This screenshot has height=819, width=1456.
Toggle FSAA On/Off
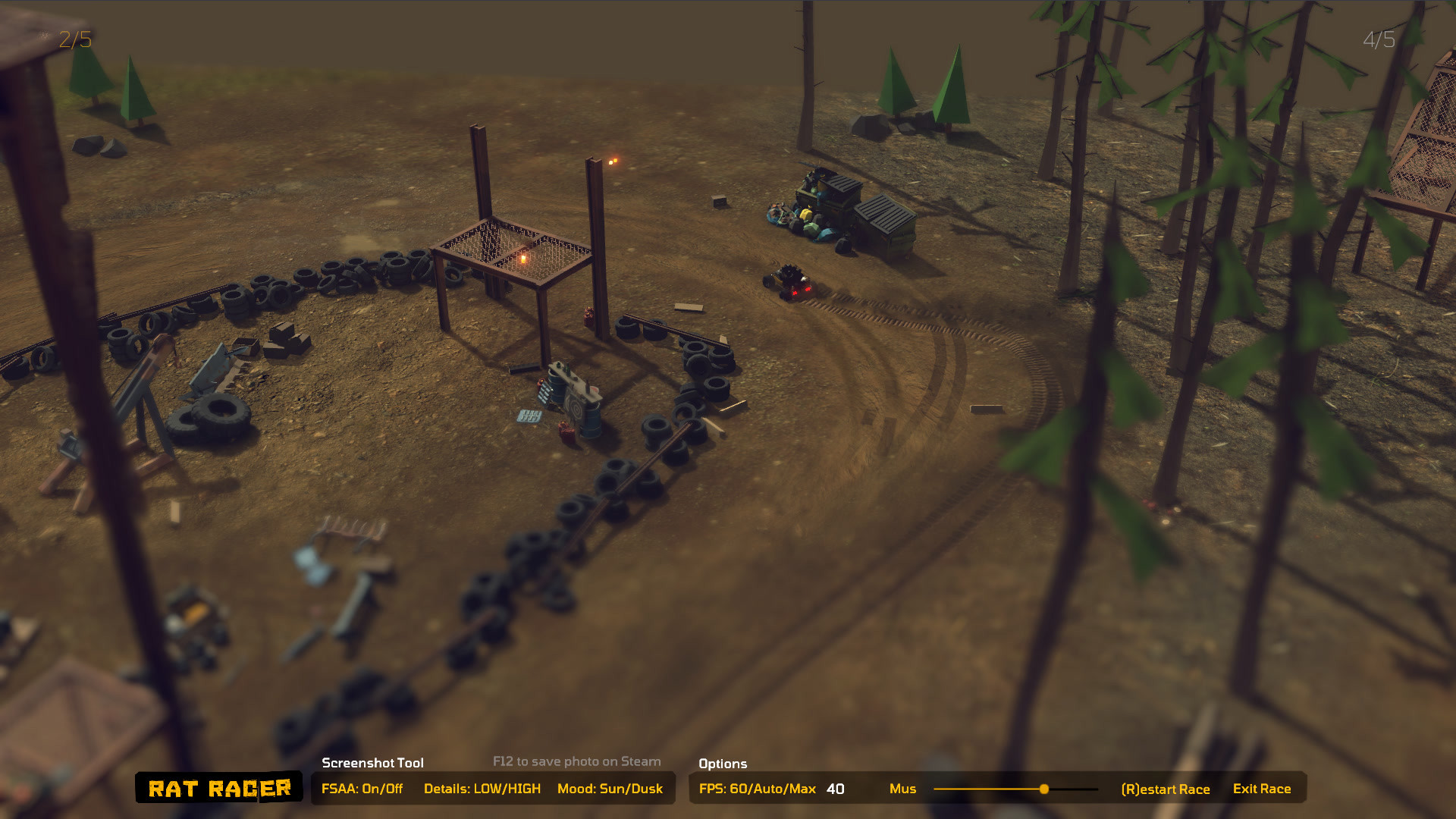coord(365,789)
